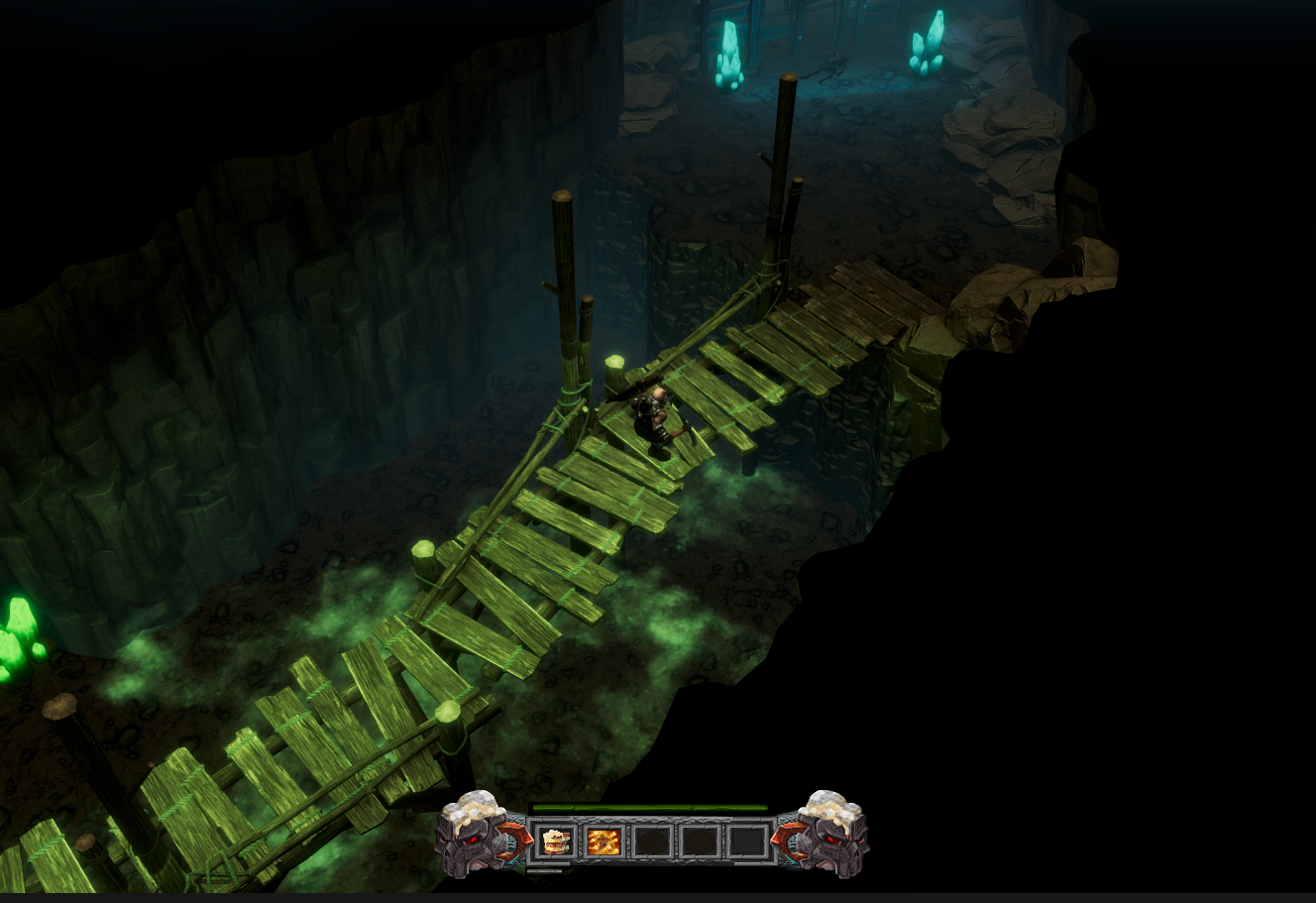Screen dimensions: 1316x903
Task: Activate the fiery orange ability slot
Action: pyautogui.click(x=603, y=842)
